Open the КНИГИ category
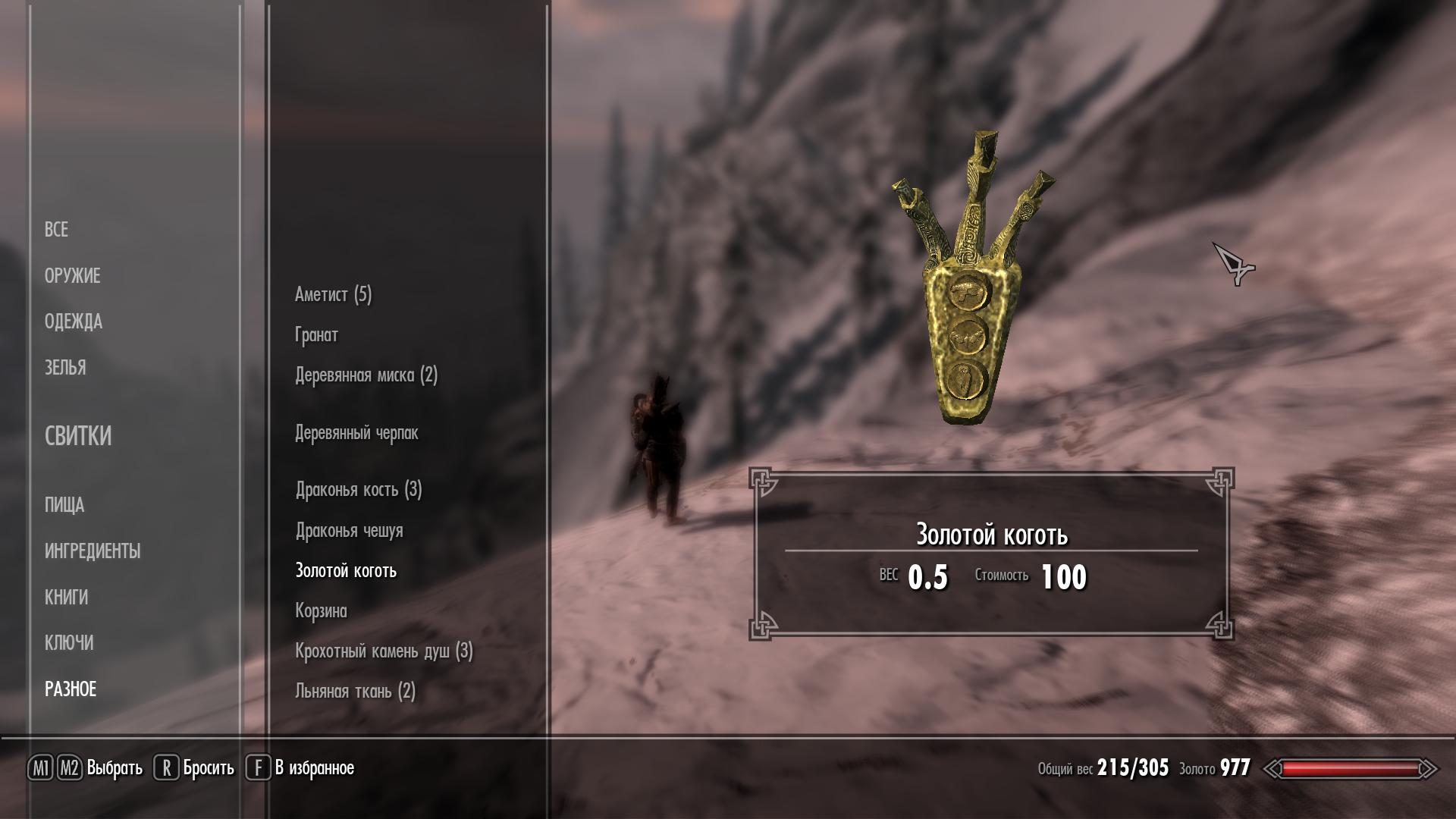 point(66,598)
